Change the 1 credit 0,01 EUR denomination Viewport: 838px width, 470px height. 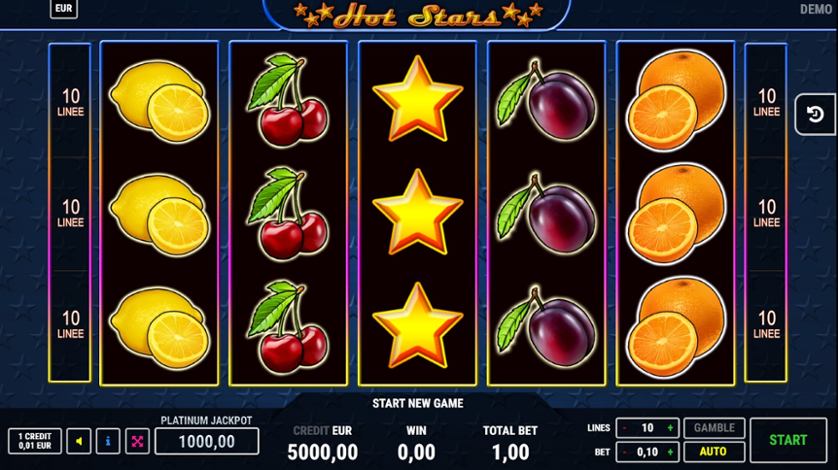coord(34,441)
